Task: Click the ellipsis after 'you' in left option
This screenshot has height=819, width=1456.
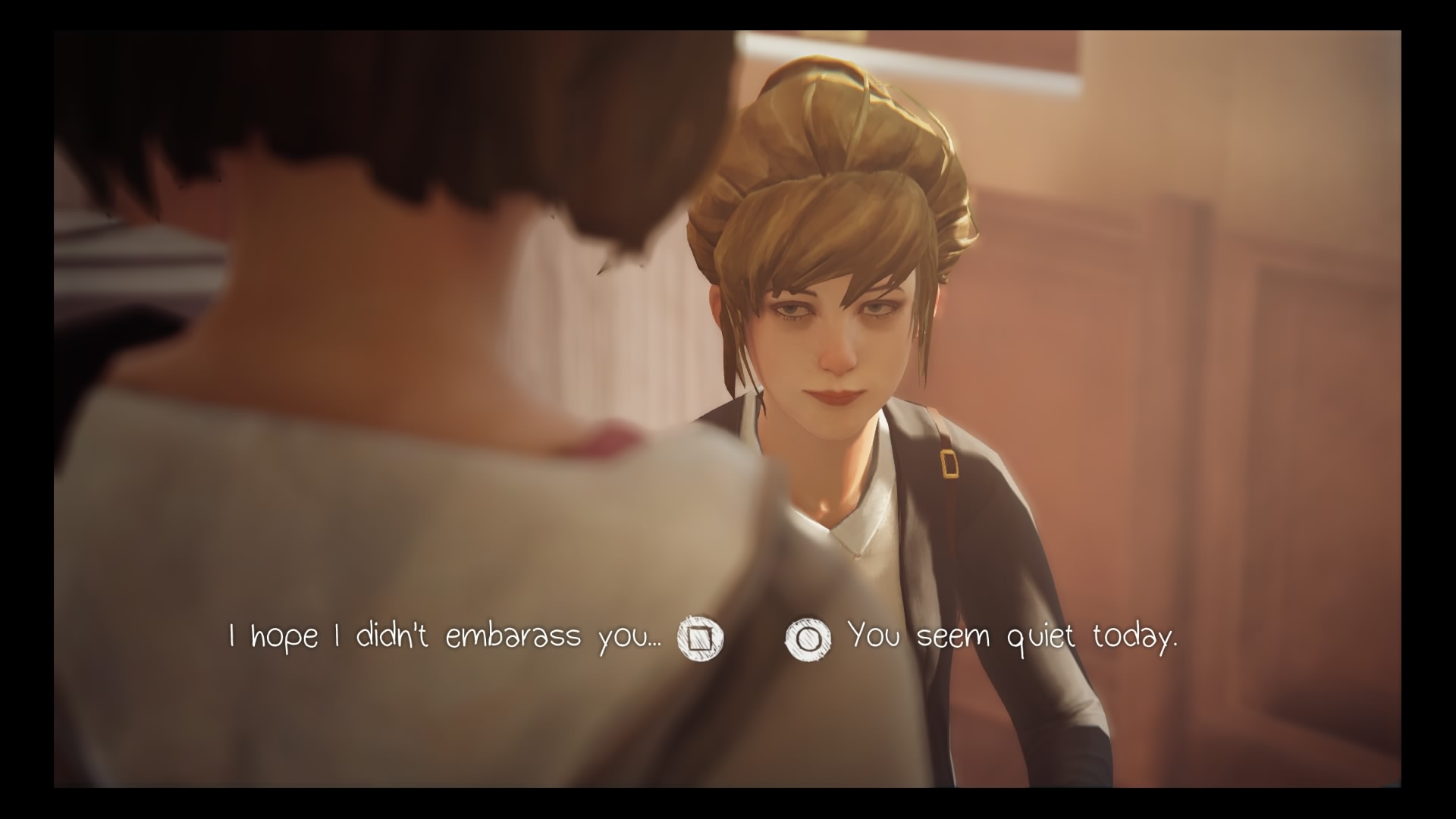Action: point(656,645)
